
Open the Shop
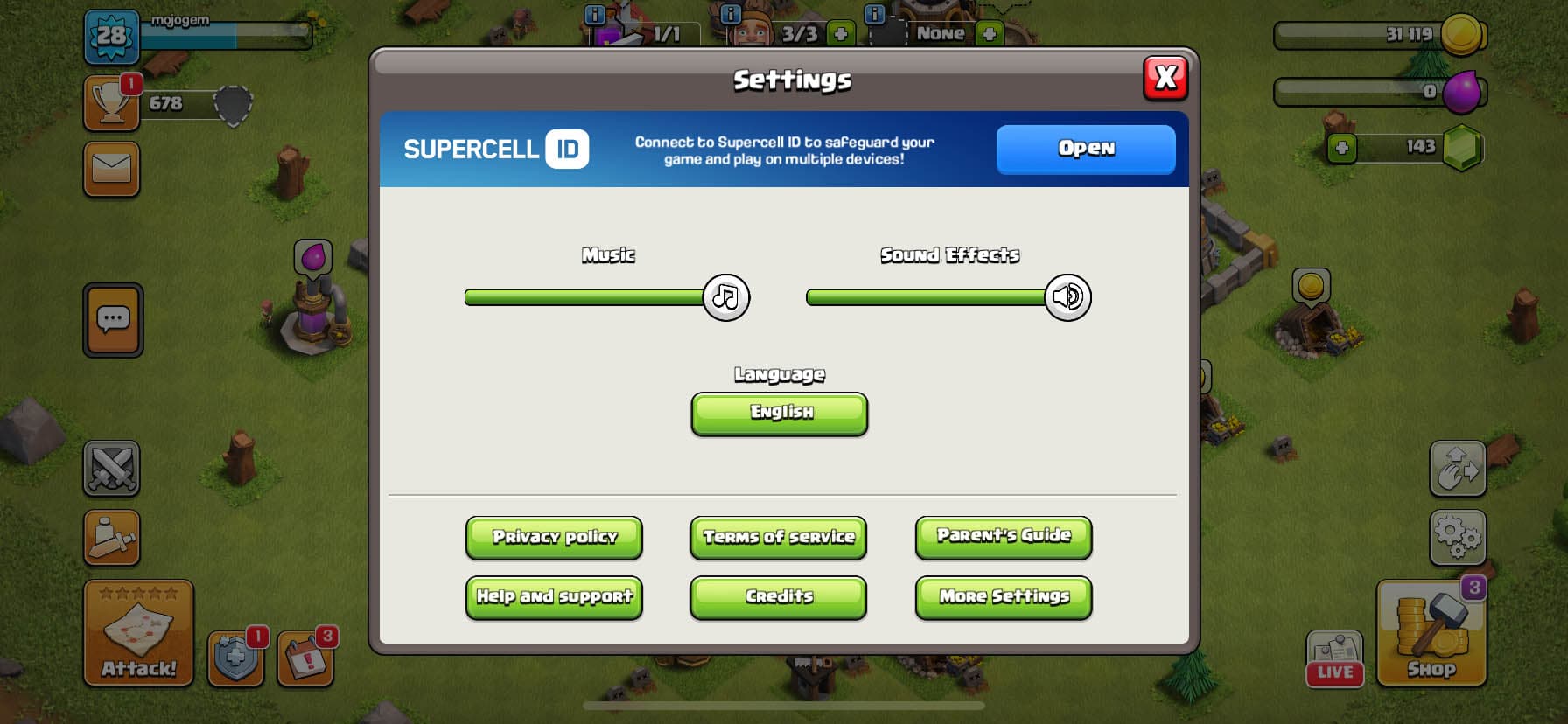[x=1431, y=633]
